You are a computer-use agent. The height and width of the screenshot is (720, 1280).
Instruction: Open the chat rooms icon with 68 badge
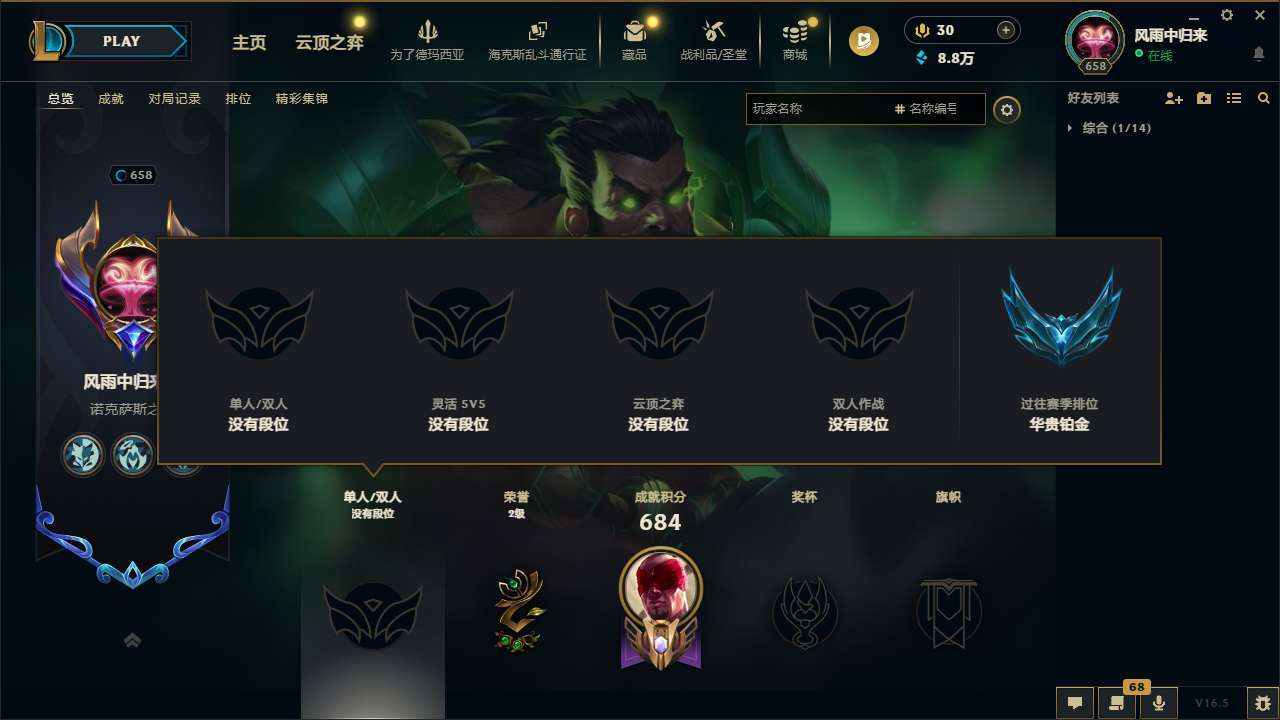1116,703
